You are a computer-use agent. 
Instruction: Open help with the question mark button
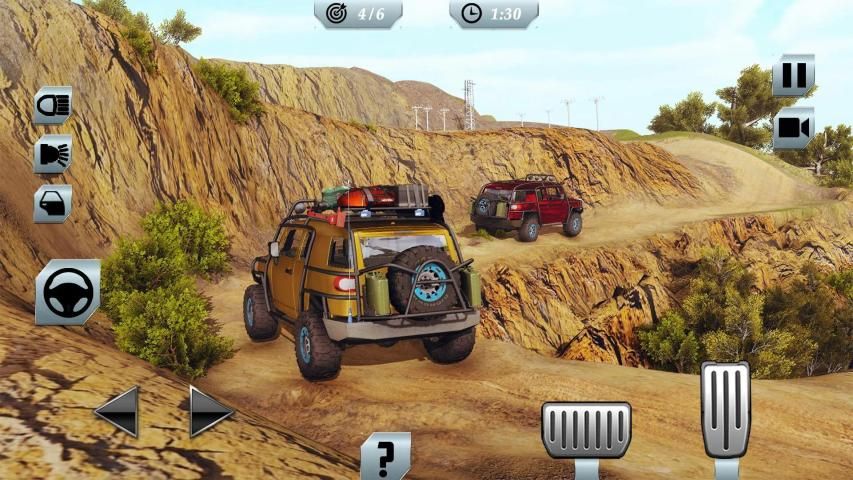385,456
